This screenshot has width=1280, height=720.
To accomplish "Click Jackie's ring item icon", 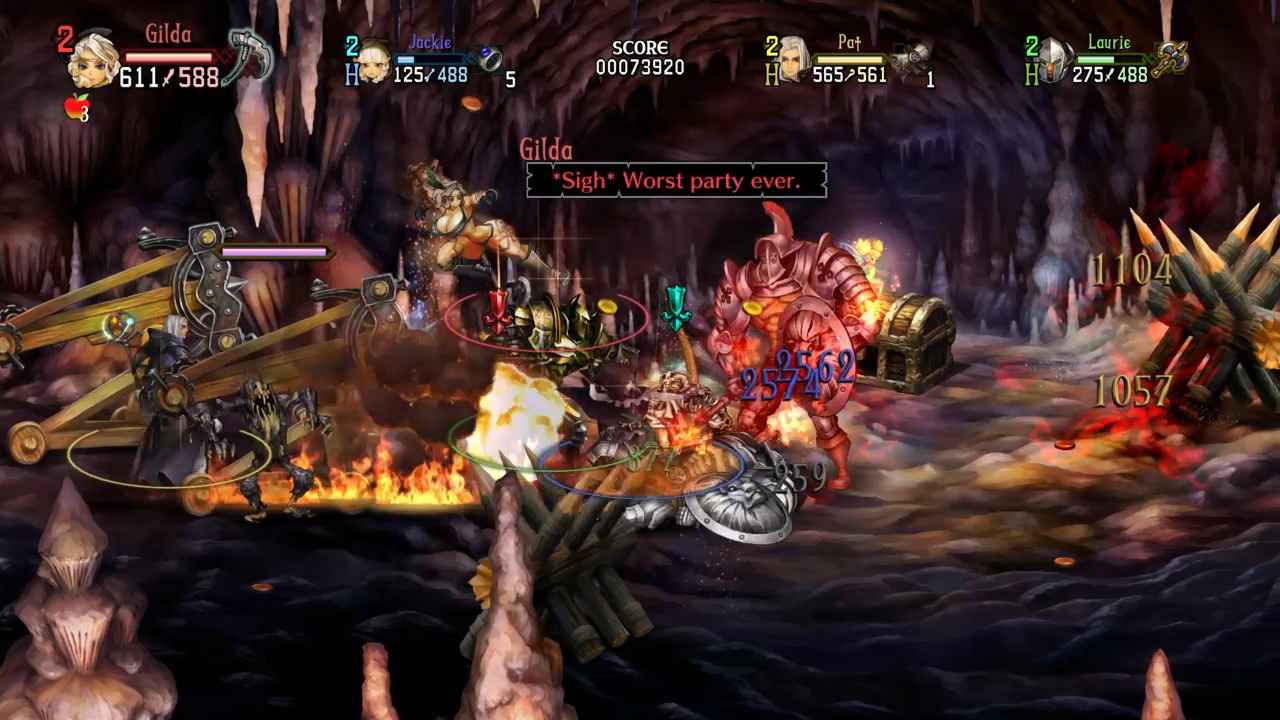I will [x=490, y=57].
